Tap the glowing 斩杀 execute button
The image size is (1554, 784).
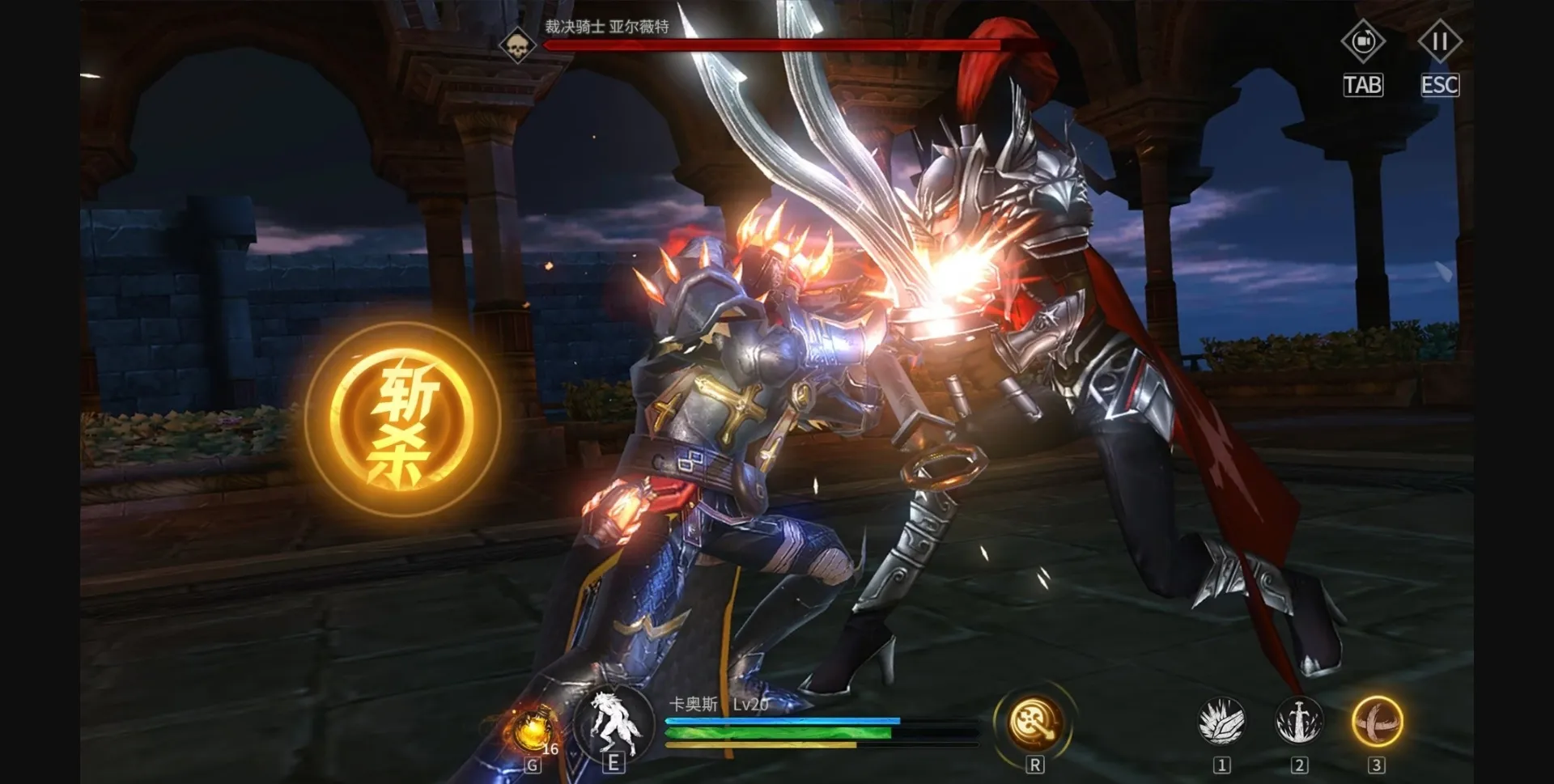pos(403,419)
